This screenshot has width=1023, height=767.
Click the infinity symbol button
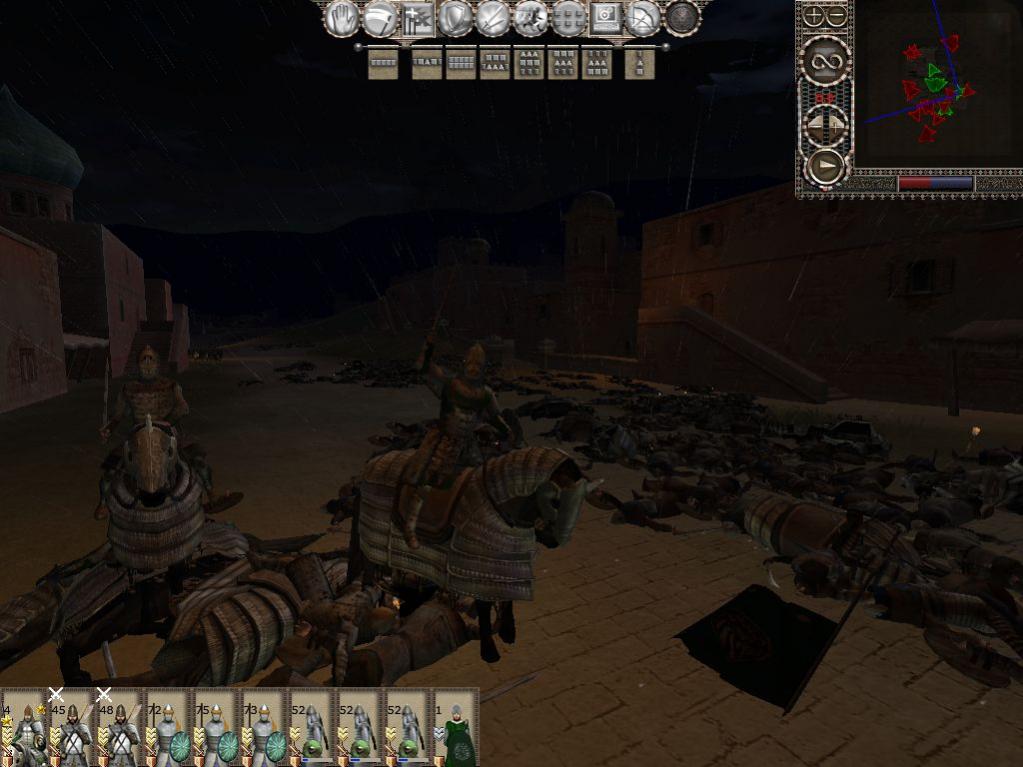pyautogui.click(x=826, y=62)
